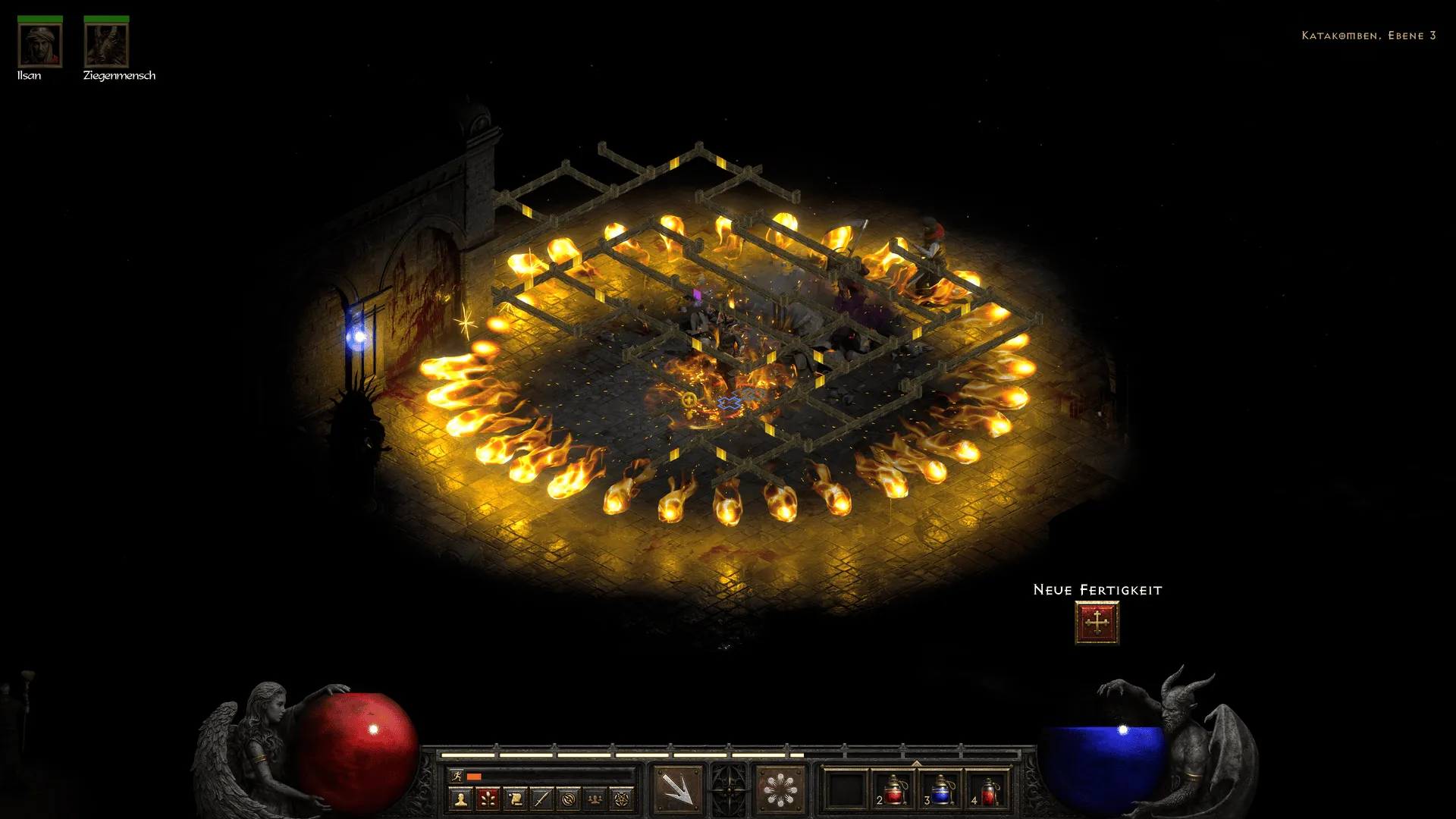
Task: Use the red potion in belt slot 2
Action: (893, 789)
